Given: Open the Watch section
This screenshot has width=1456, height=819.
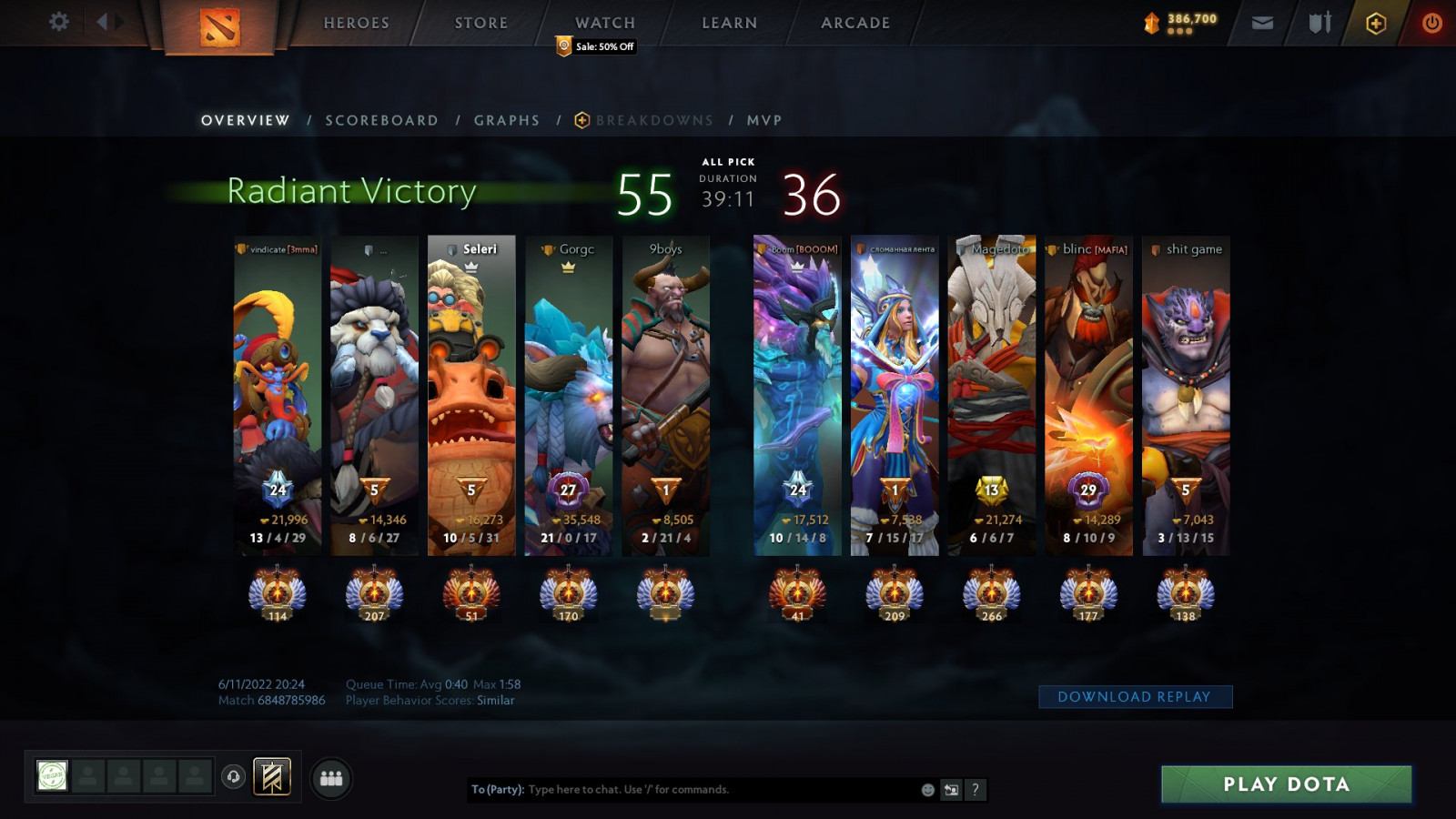Looking at the screenshot, I should 605,23.
